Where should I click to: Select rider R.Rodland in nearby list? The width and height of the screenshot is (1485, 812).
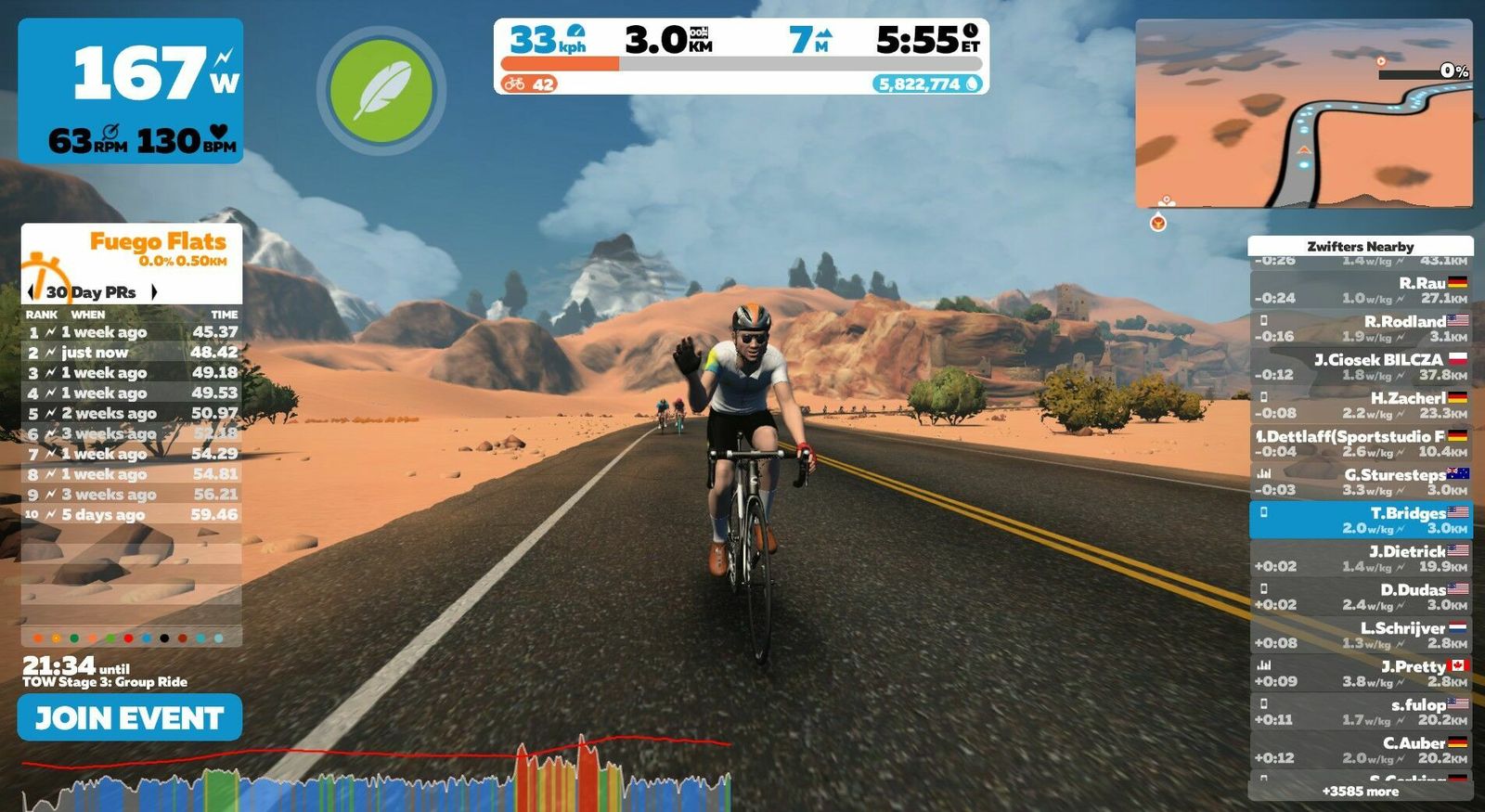point(1360,329)
